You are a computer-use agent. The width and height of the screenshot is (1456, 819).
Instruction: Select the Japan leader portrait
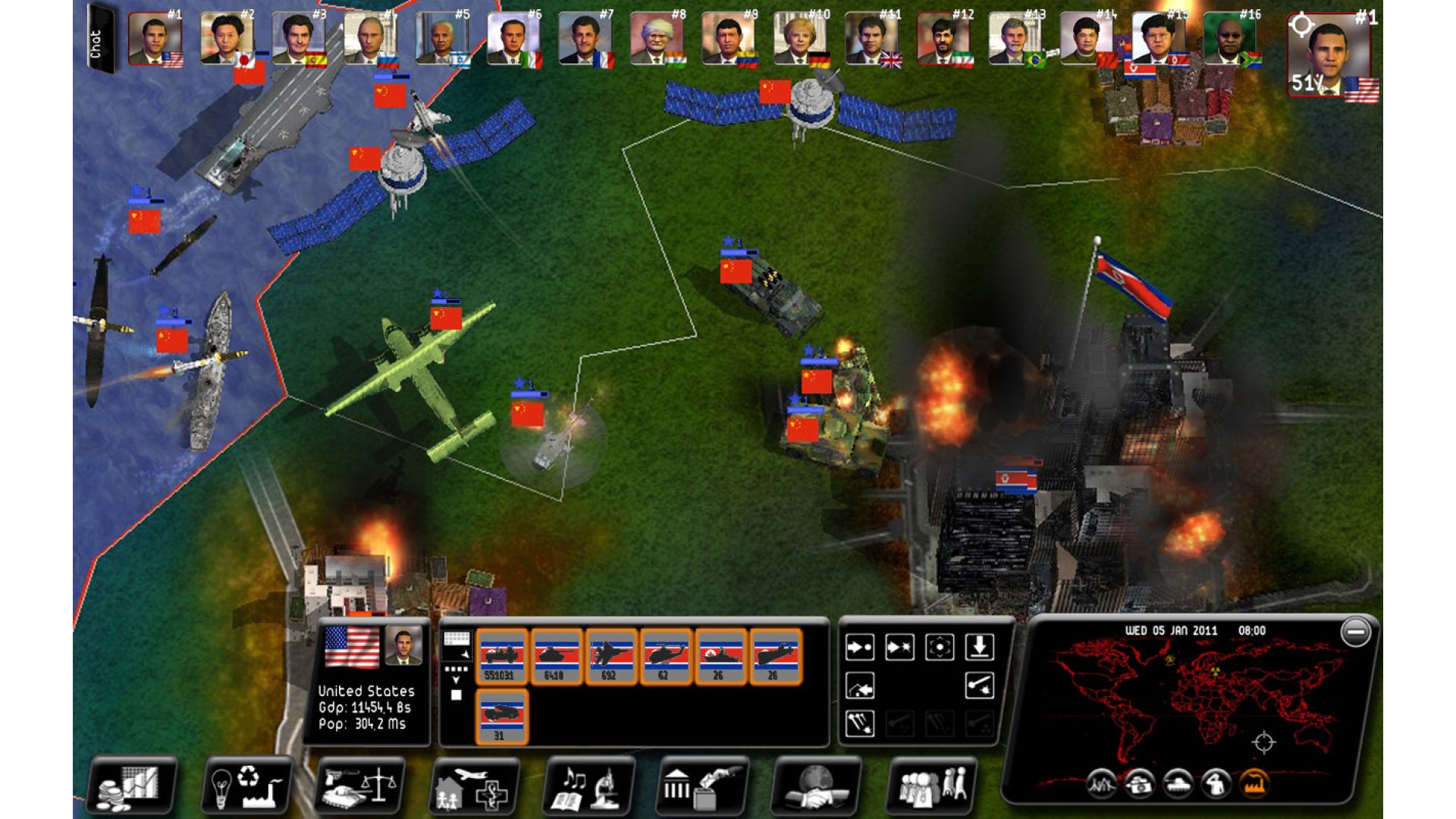point(226,39)
